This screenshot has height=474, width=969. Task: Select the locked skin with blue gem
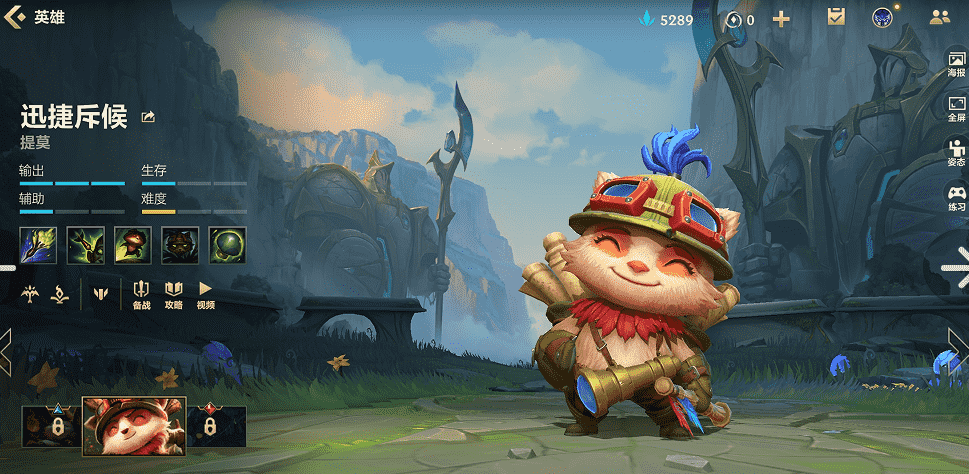[49, 427]
